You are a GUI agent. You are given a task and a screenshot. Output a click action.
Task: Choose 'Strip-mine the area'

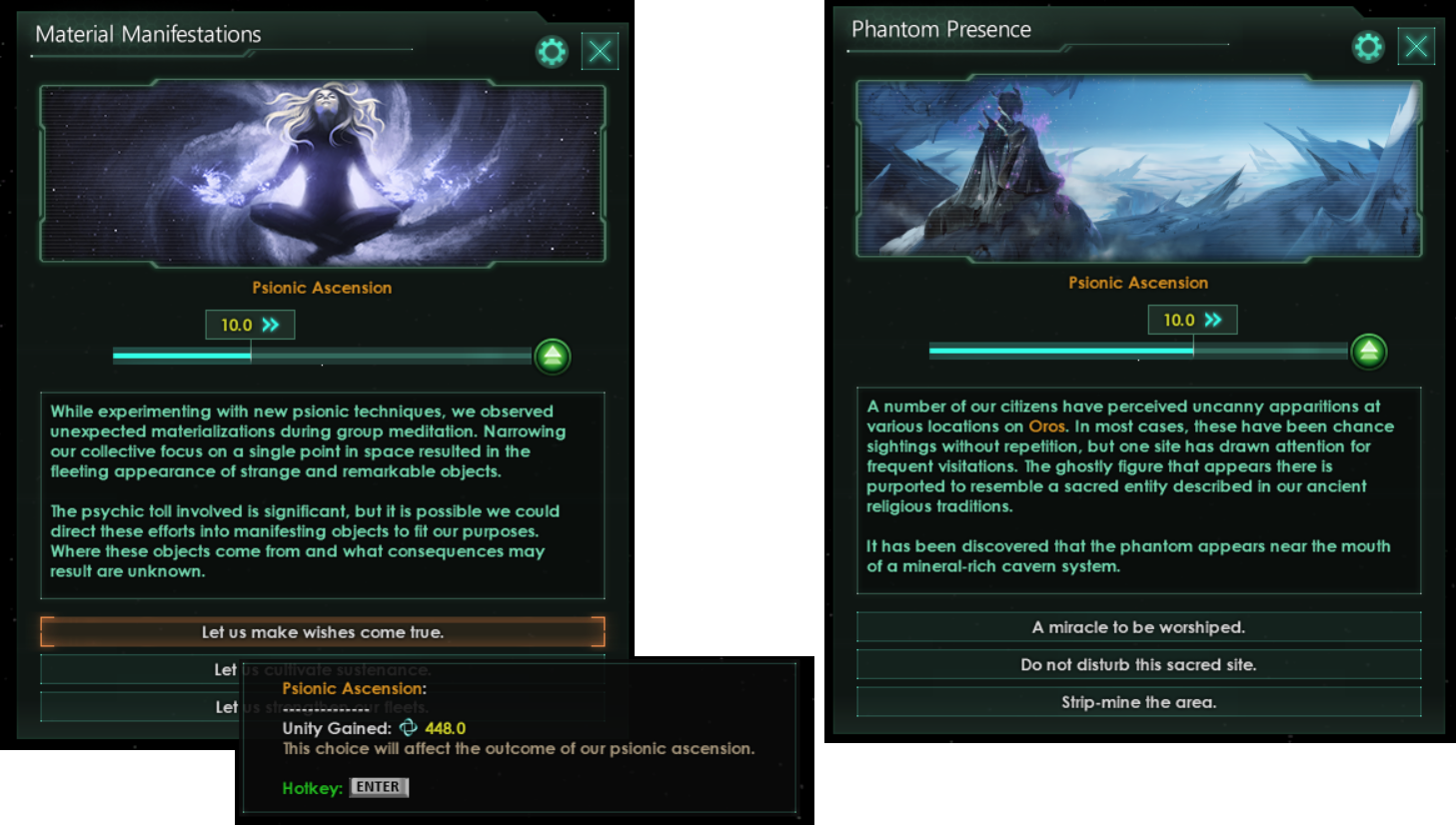coord(1138,702)
